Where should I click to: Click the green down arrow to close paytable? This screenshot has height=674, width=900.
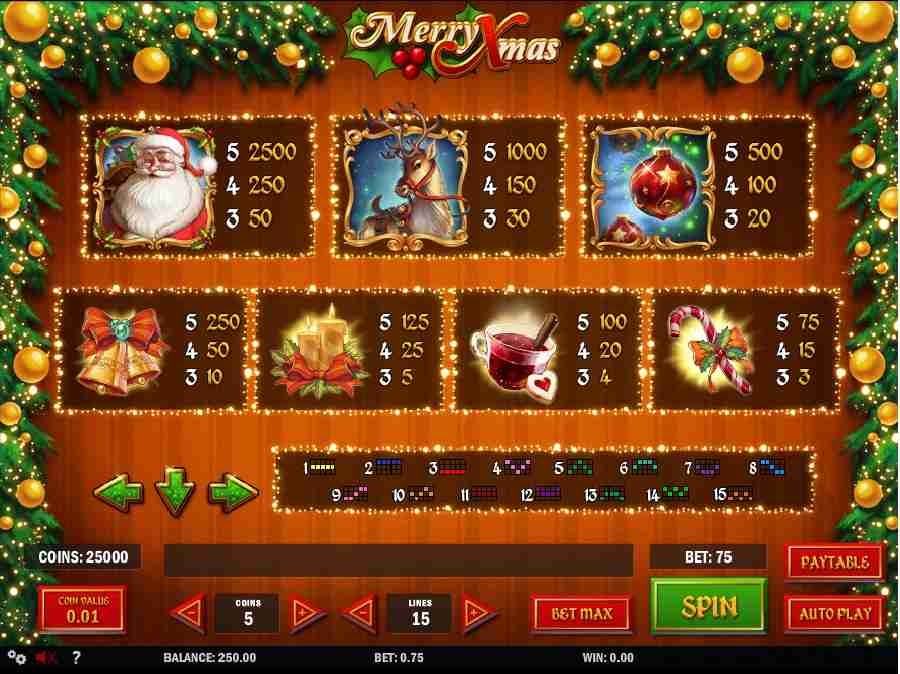click(175, 494)
